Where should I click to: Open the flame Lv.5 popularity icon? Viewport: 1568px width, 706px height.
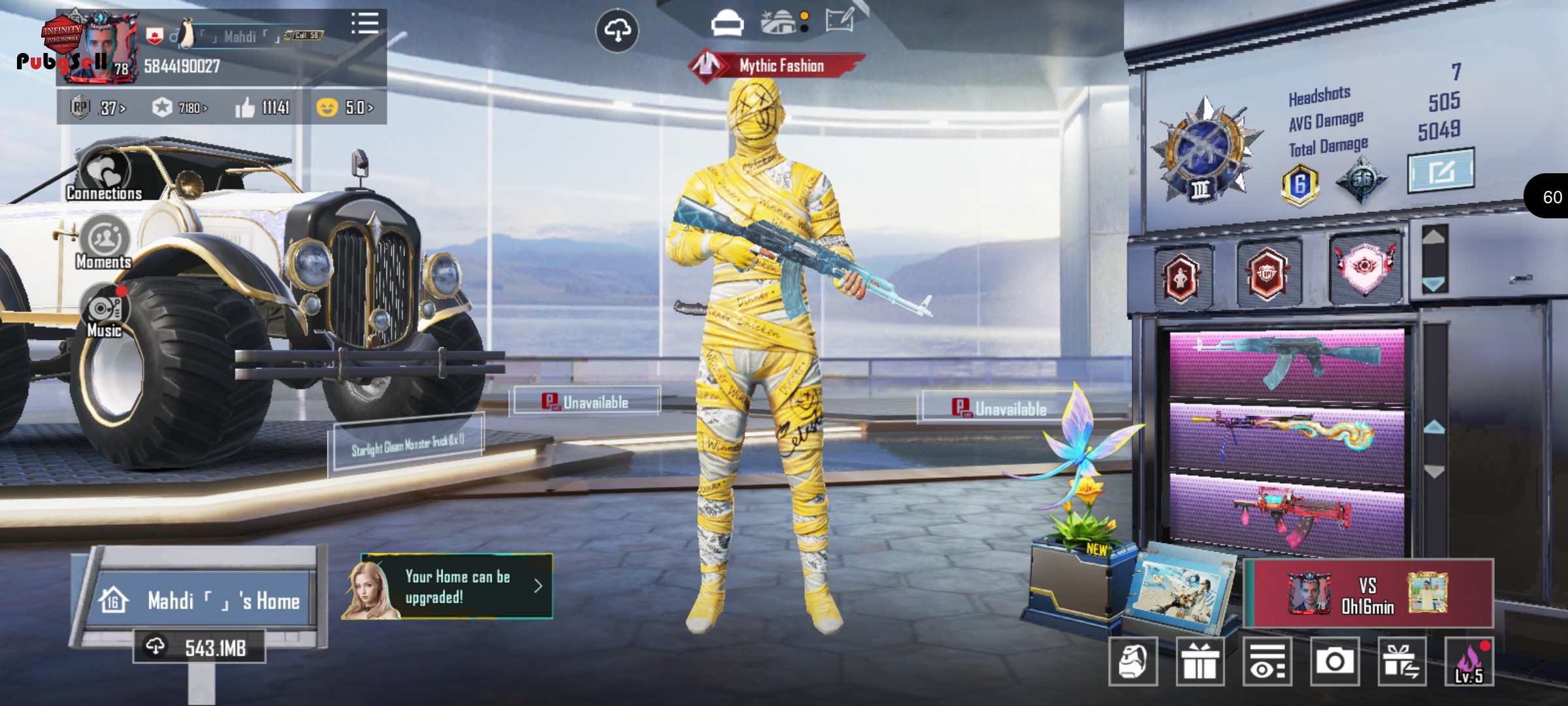(x=1469, y=662)
